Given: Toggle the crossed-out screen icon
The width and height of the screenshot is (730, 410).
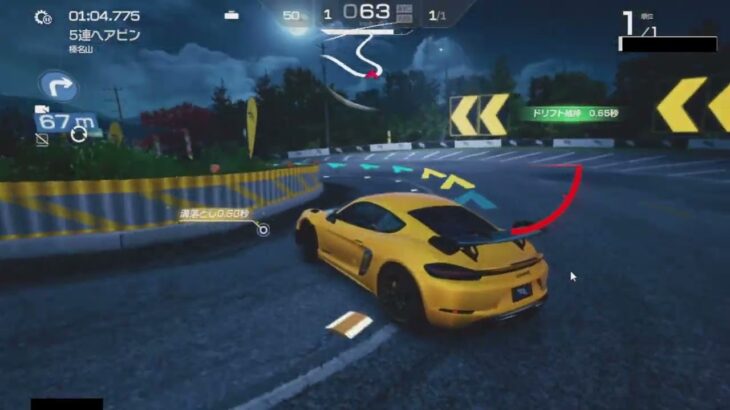Looking at the screenshot, I should click(x=42, y=140).
